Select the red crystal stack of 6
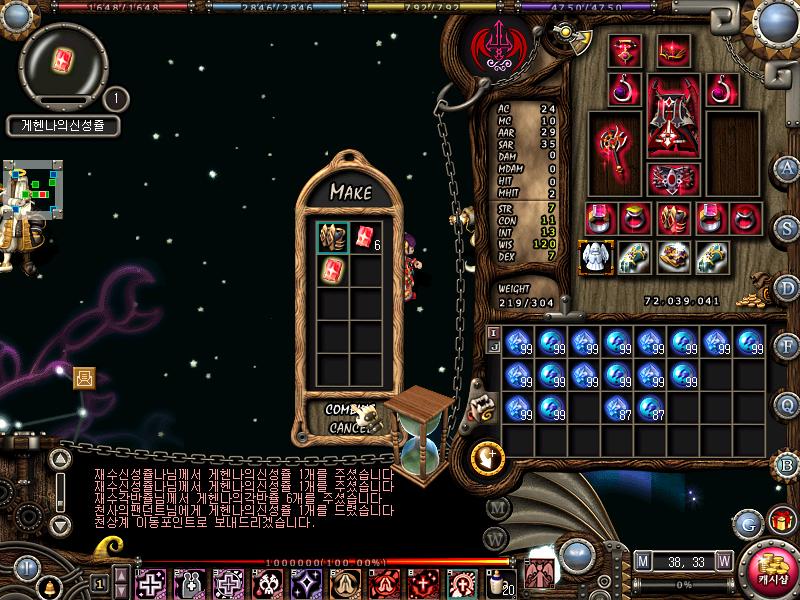Screen dimensions: 800x600 tap(363, 237)
